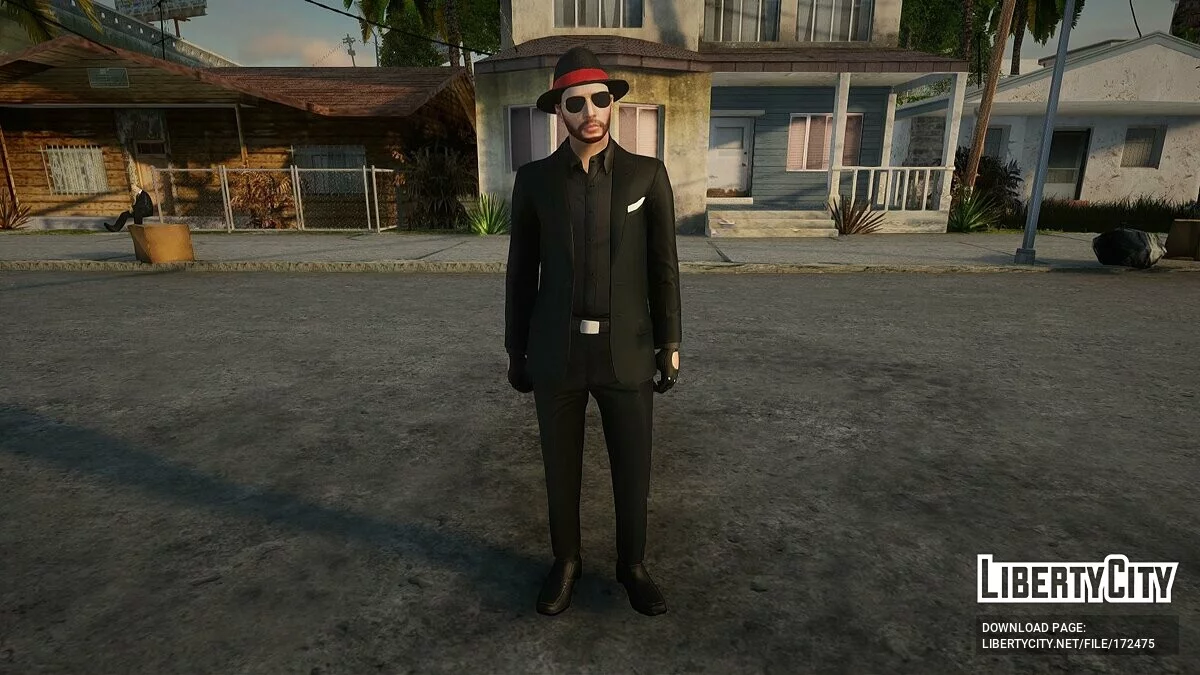Open the libertycity.net/file/172475 download link
Viewport: 1200px width, 675px height.
pyautogui.click(x=1068, y=644)
